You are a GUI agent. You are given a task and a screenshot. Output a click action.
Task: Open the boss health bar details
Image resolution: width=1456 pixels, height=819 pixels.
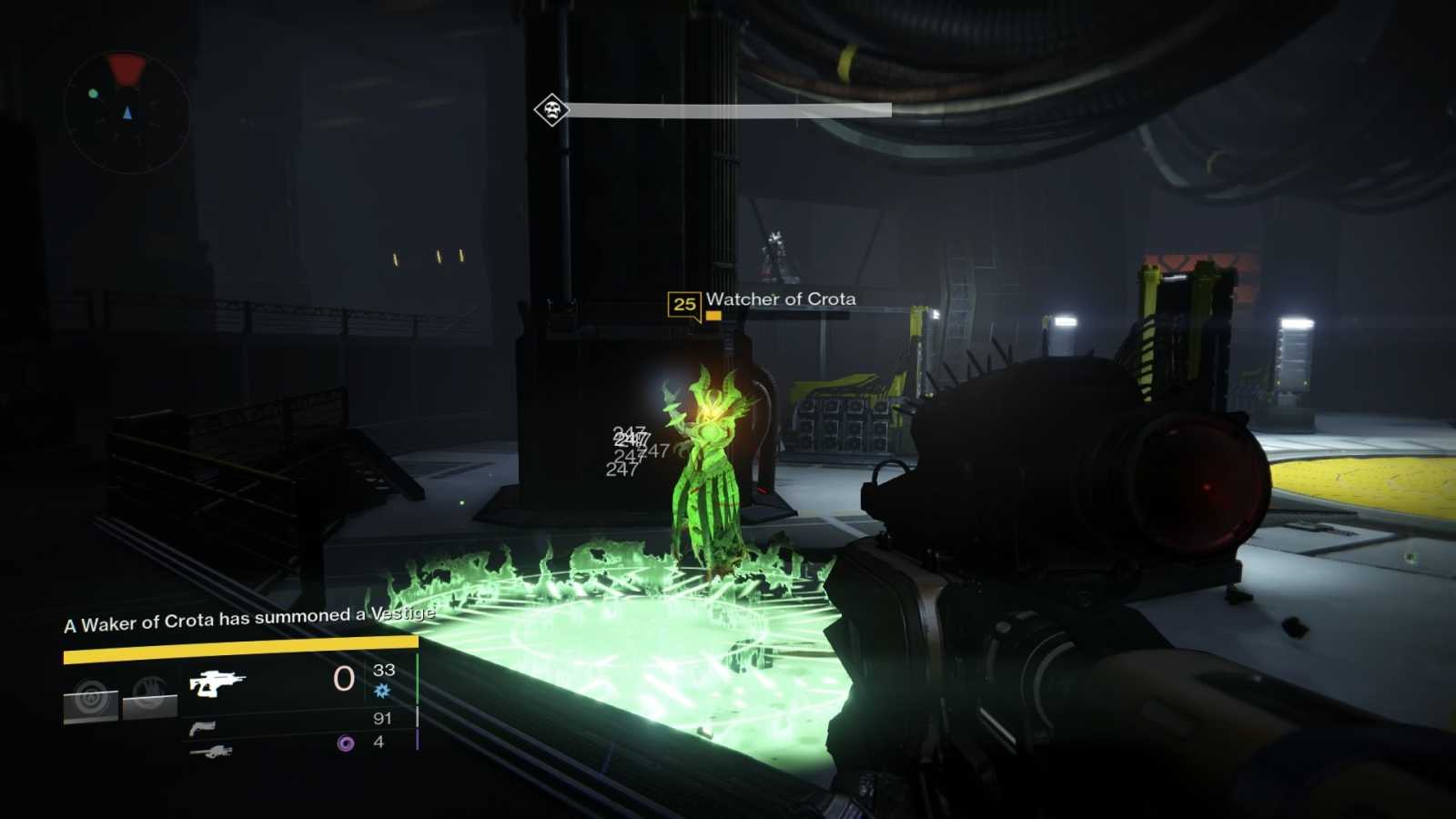(728, 110)
